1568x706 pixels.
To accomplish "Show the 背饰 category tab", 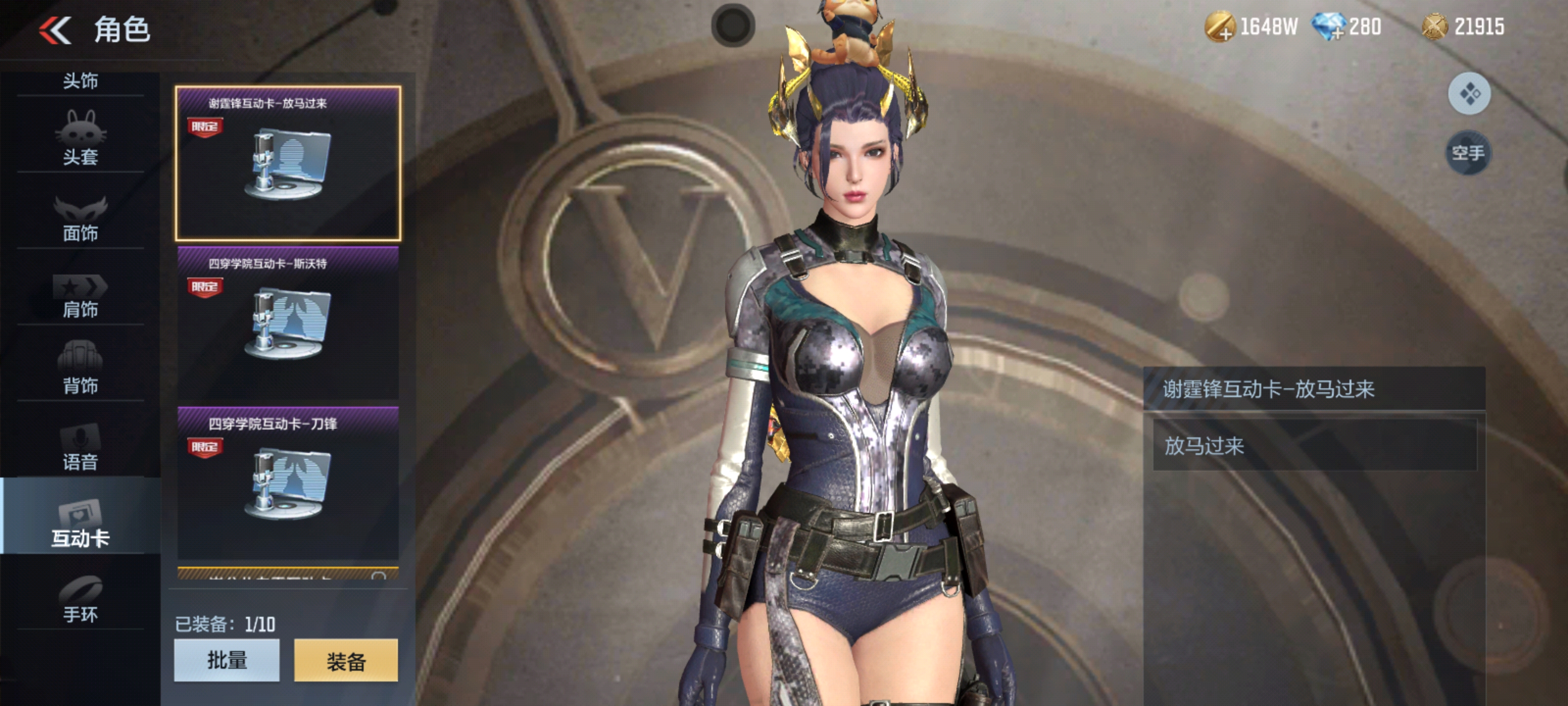I will 80,370.
